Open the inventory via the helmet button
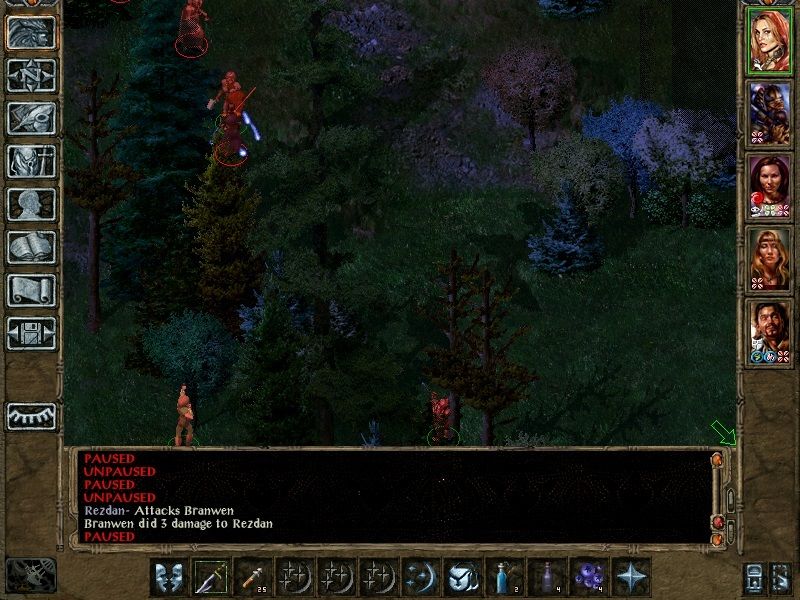This screenshot has height=600, width=800. pyautogui.click(x=31, y=161)
